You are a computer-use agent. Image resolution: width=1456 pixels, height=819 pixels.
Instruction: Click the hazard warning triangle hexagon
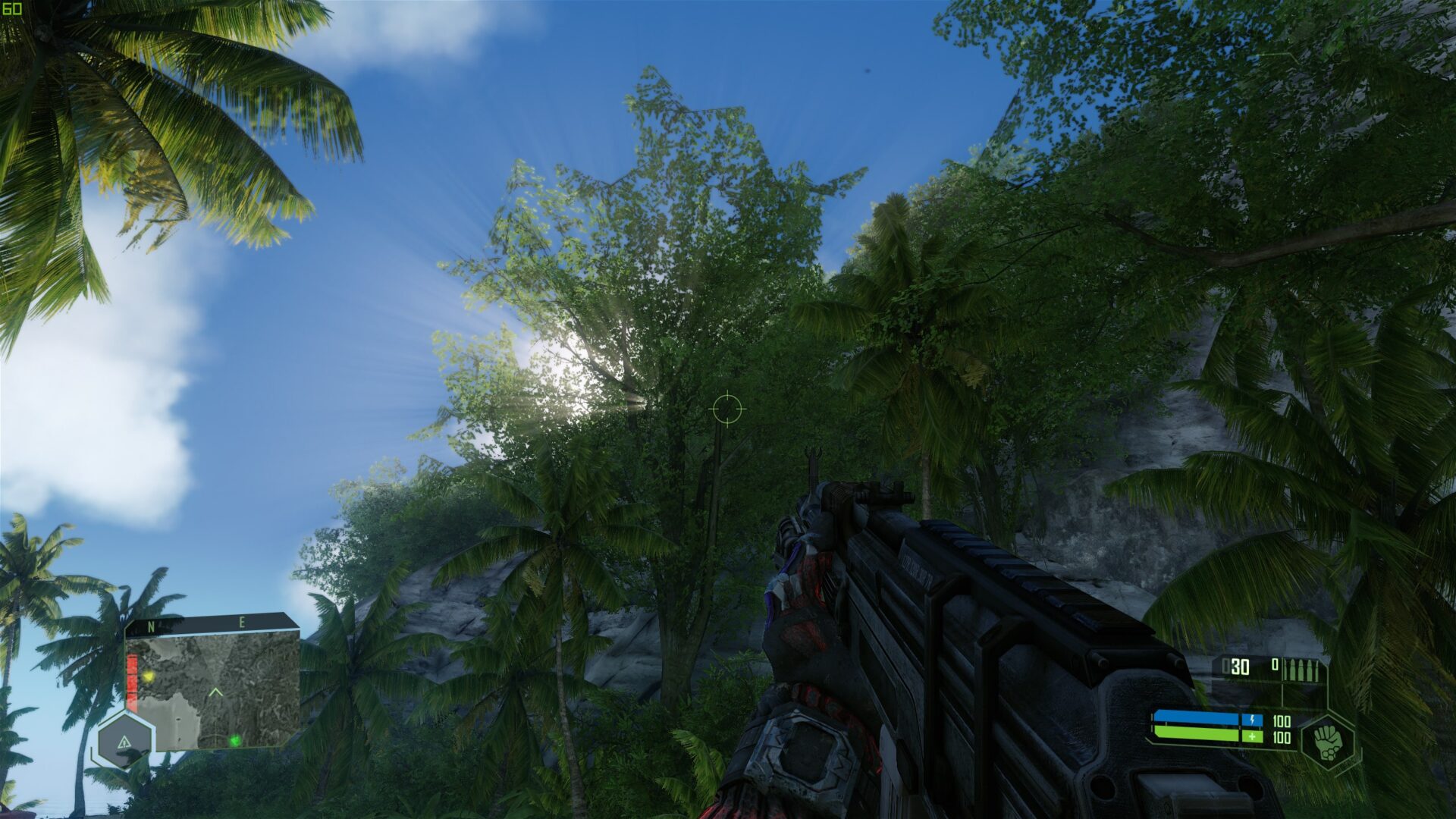tap(124, 743)
